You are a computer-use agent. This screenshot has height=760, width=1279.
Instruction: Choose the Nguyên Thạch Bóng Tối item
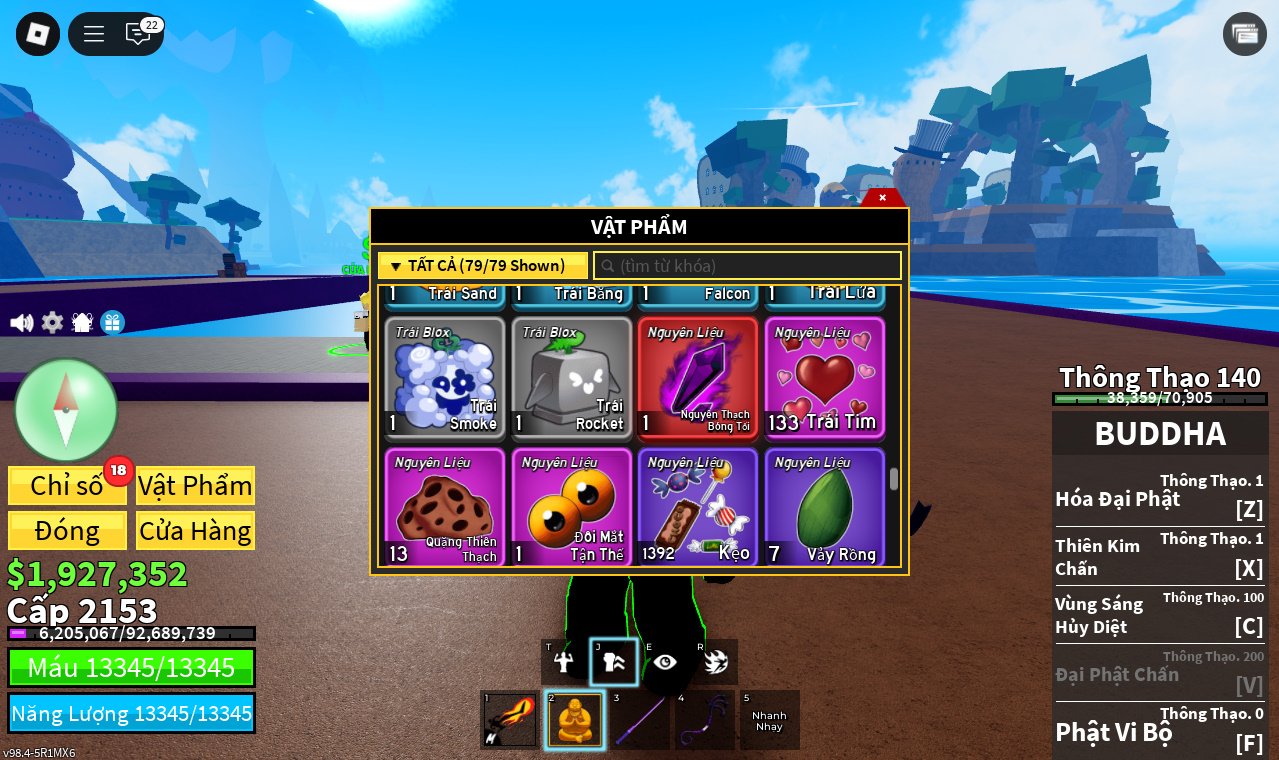pos(698,378)
